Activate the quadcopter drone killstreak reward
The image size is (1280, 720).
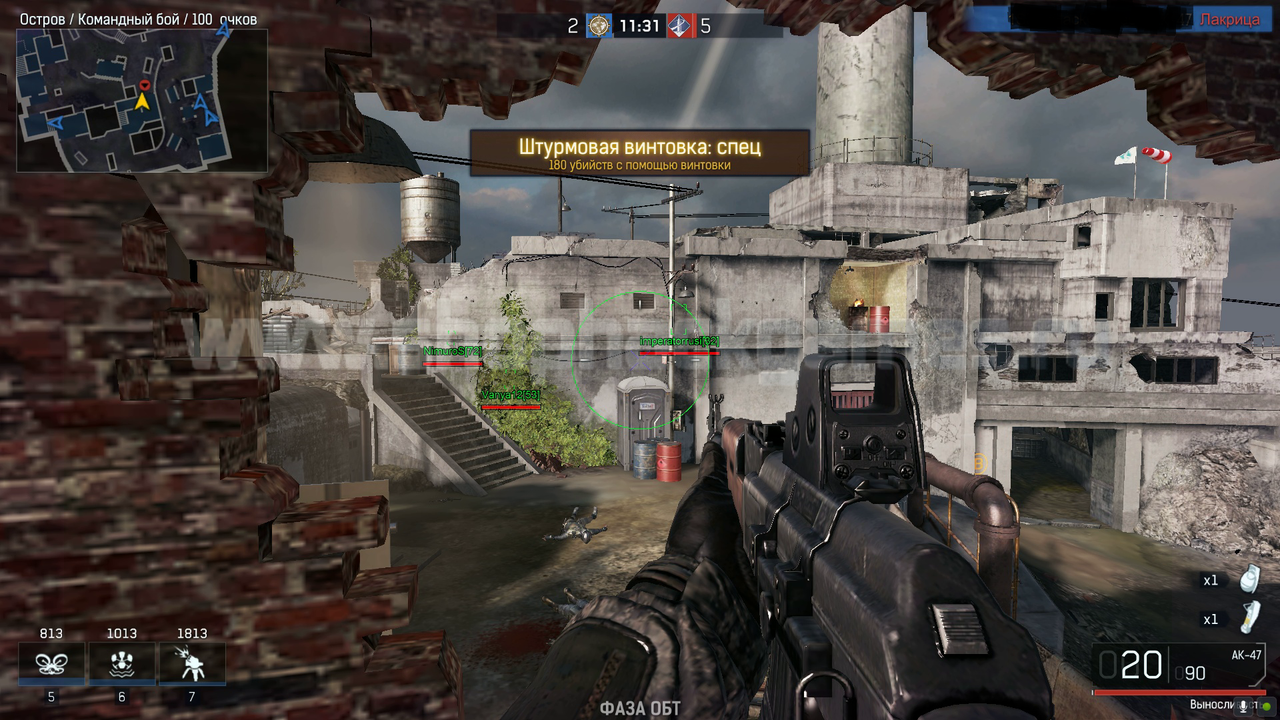click(51, 661)
